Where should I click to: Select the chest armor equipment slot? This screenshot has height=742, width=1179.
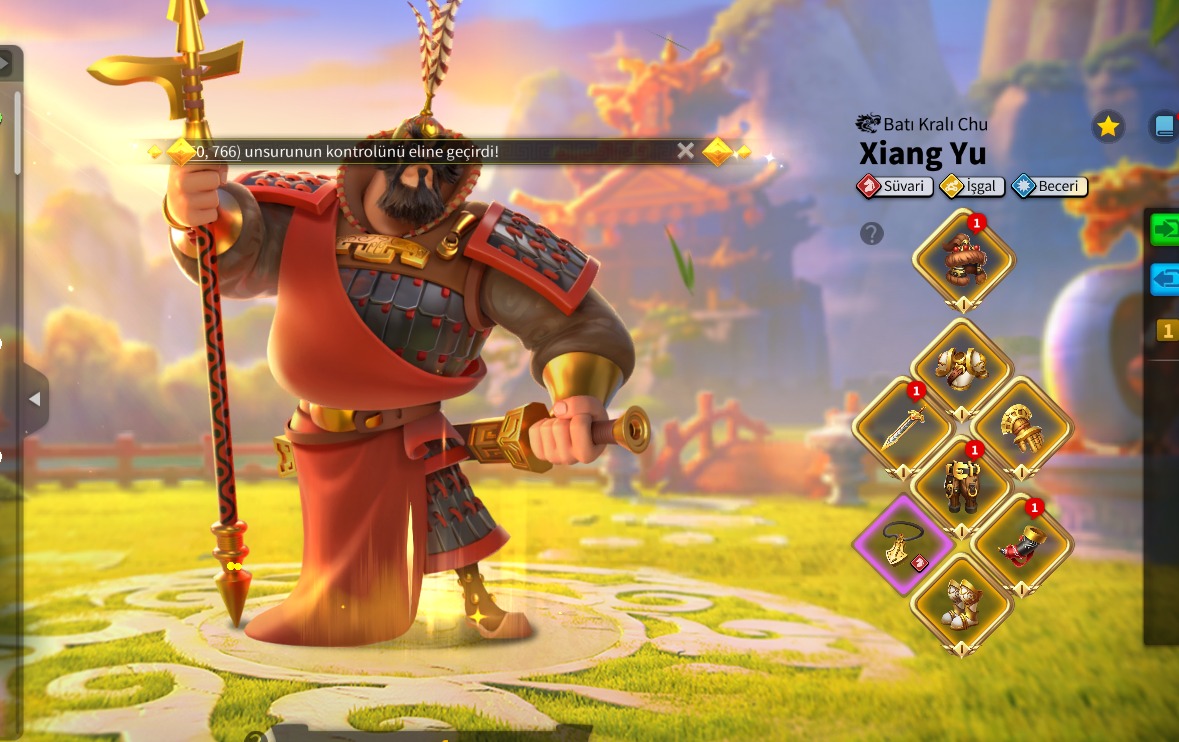click(x=962, y=367)
